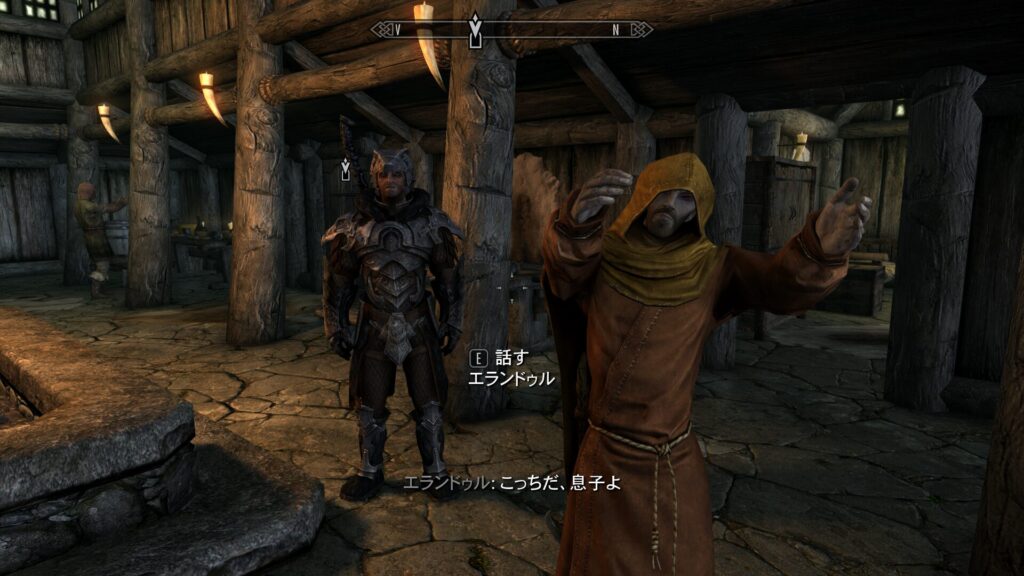Viewport: 1024px width, 576px height.
Task: Click the quest marker on the compass
Action: [475, 30]
